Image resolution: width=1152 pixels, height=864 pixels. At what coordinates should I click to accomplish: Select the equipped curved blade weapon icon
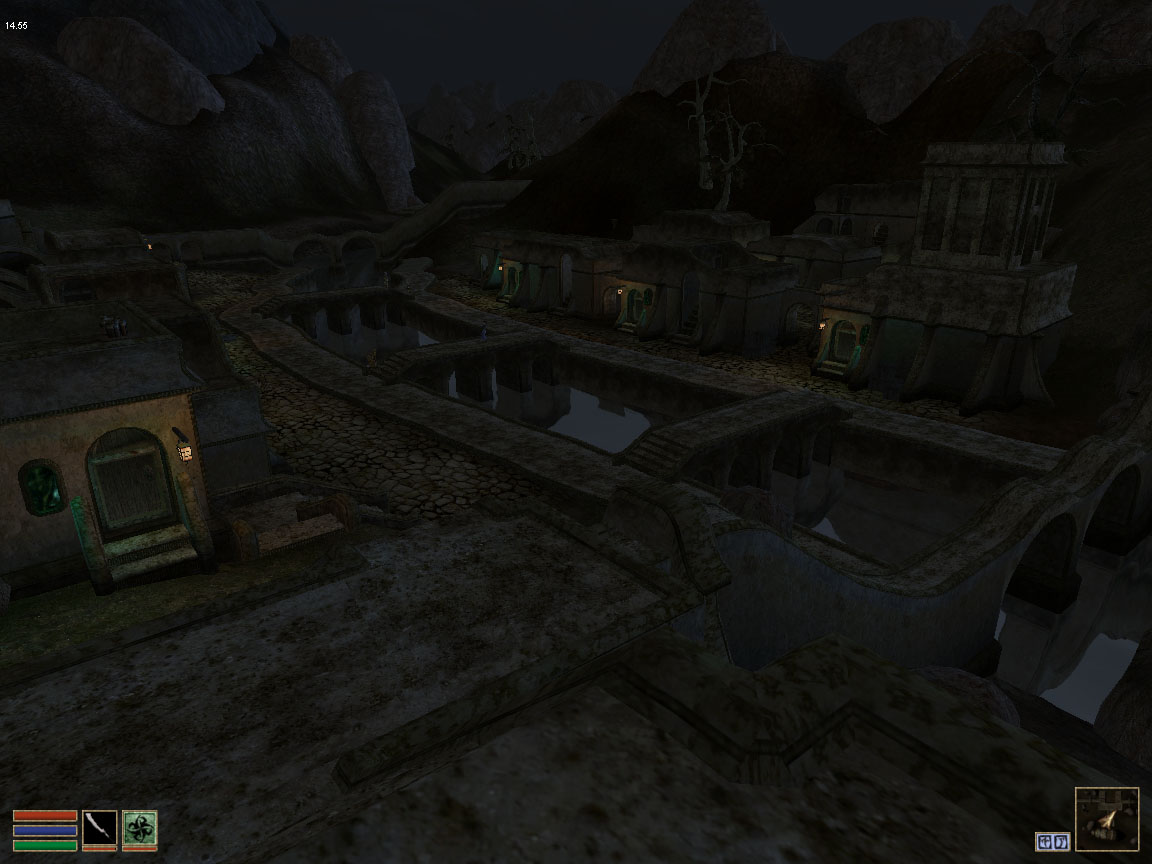coord(99,829)
